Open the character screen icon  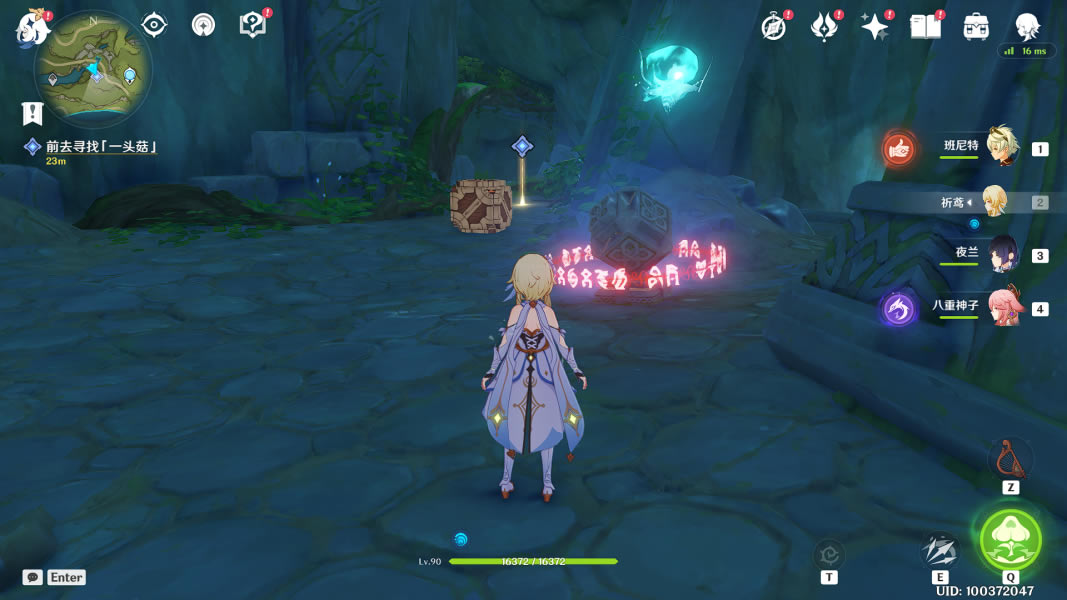click(x=1027, y=27)
